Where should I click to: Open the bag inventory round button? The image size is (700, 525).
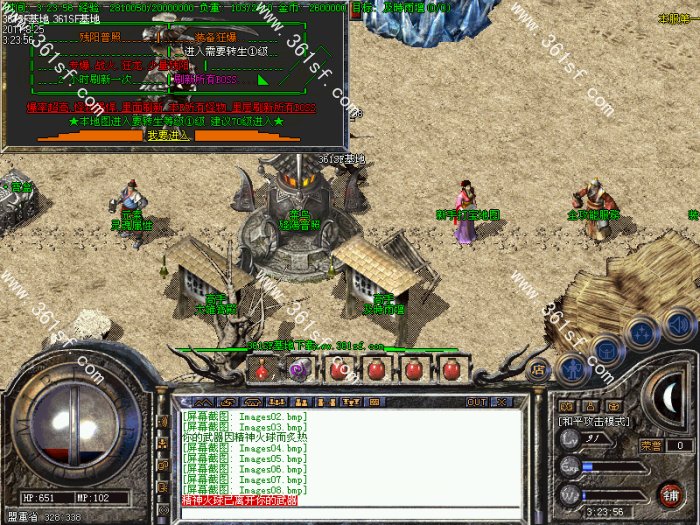click(x=606, y=350)
